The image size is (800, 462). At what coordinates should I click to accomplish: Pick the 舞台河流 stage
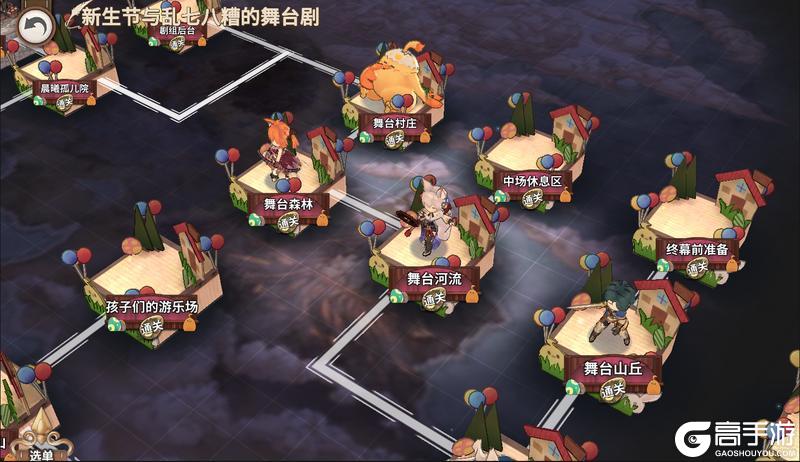[434, 278]
